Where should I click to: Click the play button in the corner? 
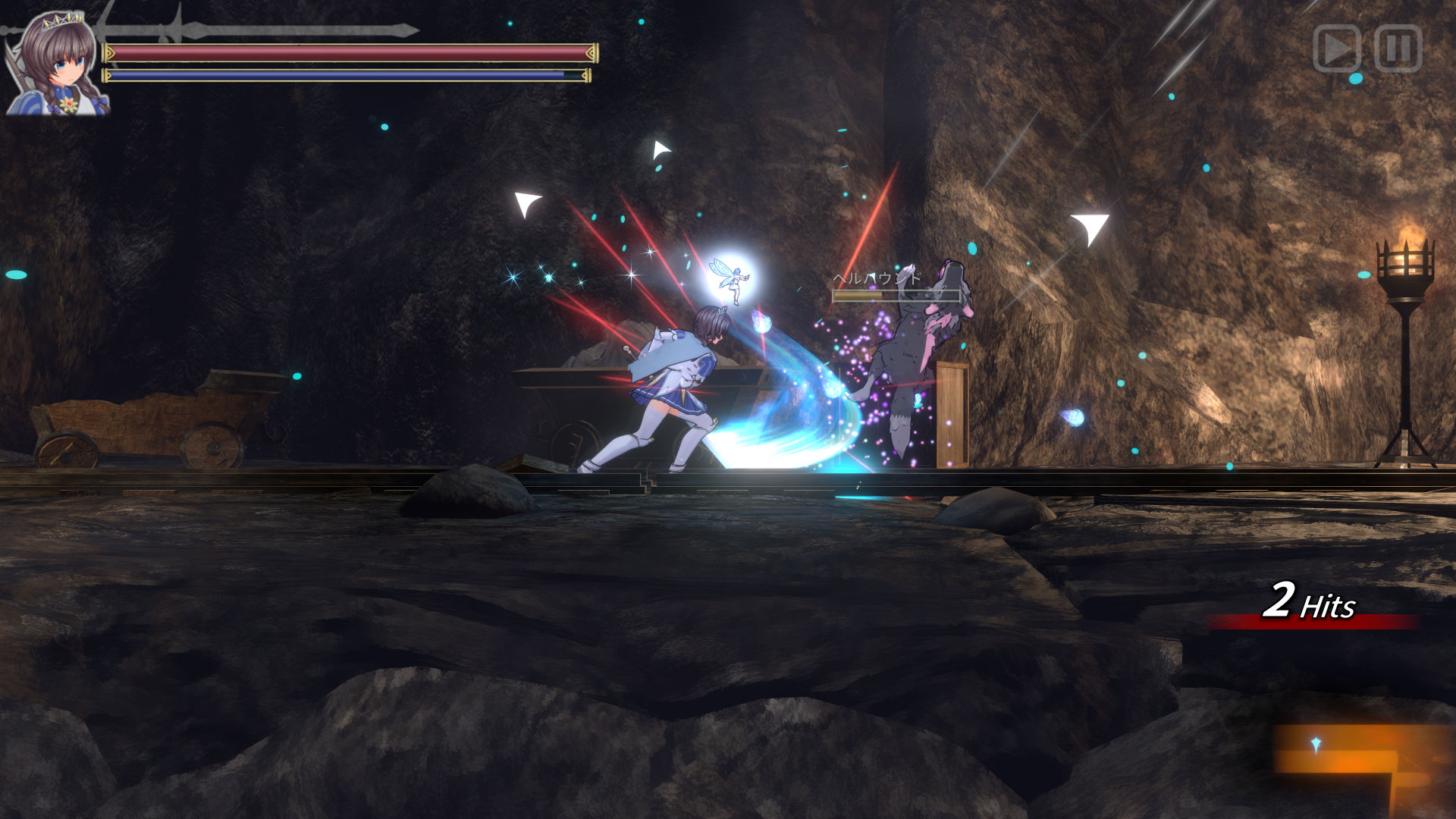[1336, 49]
